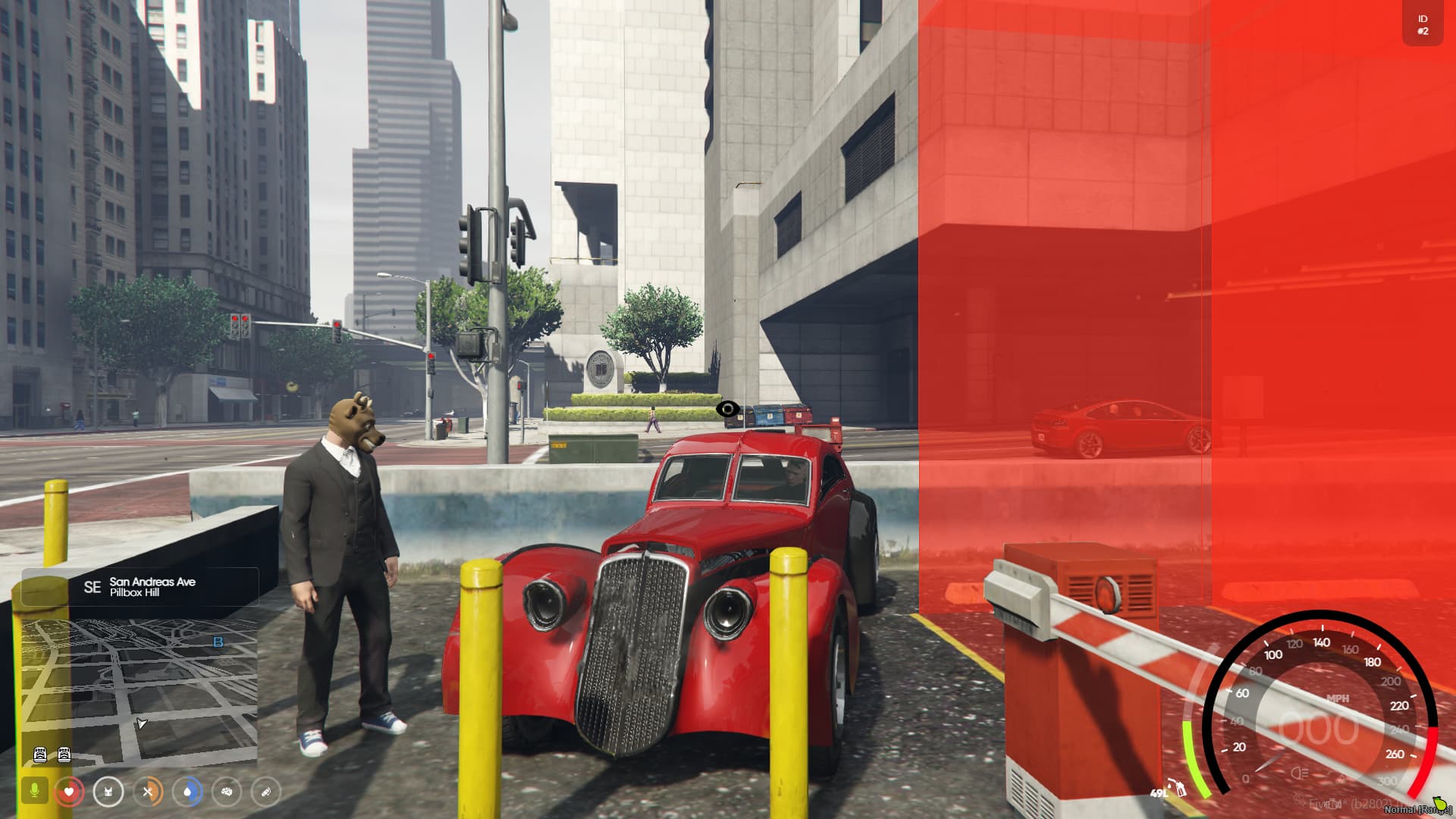Click the left train icon on the minimap
This screenshot has width=1456, height=819.
[42, 755]
